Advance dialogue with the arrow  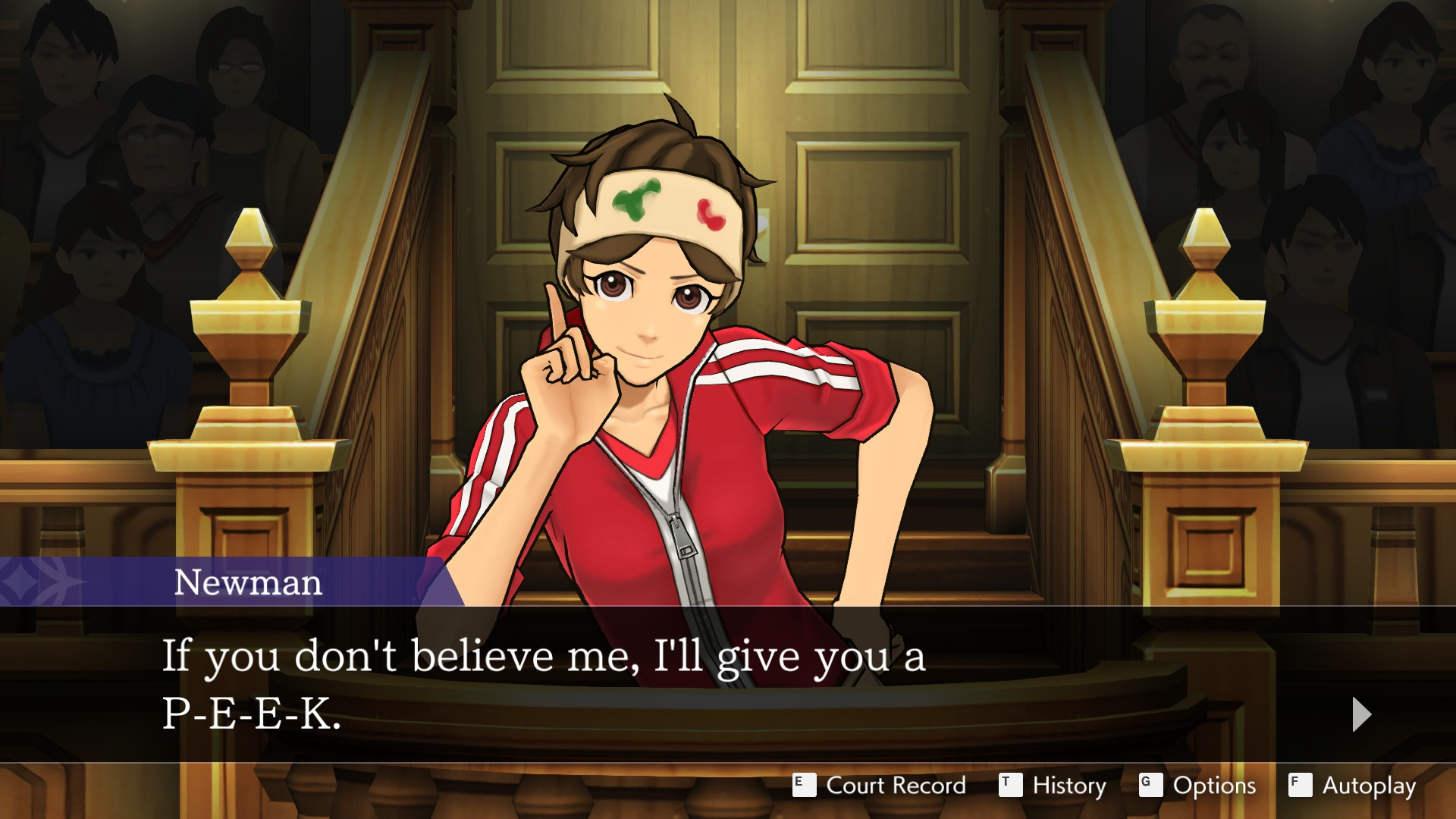click(x=1361, y=714)
